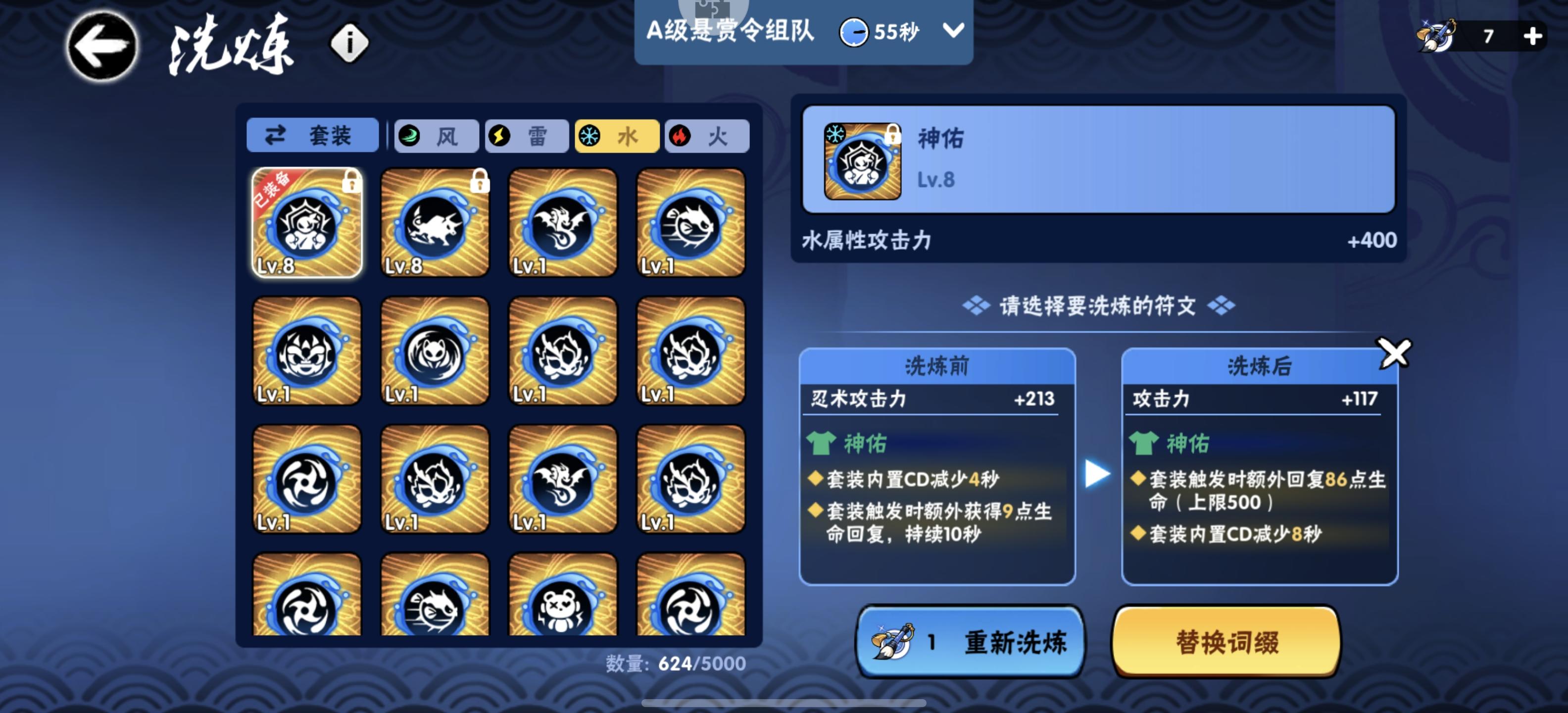Viewport: 1568px width, 713px height.
Task: Click the 替换词缀 replace affix button
Action: pyautogui.click(x=1227, y=642)
